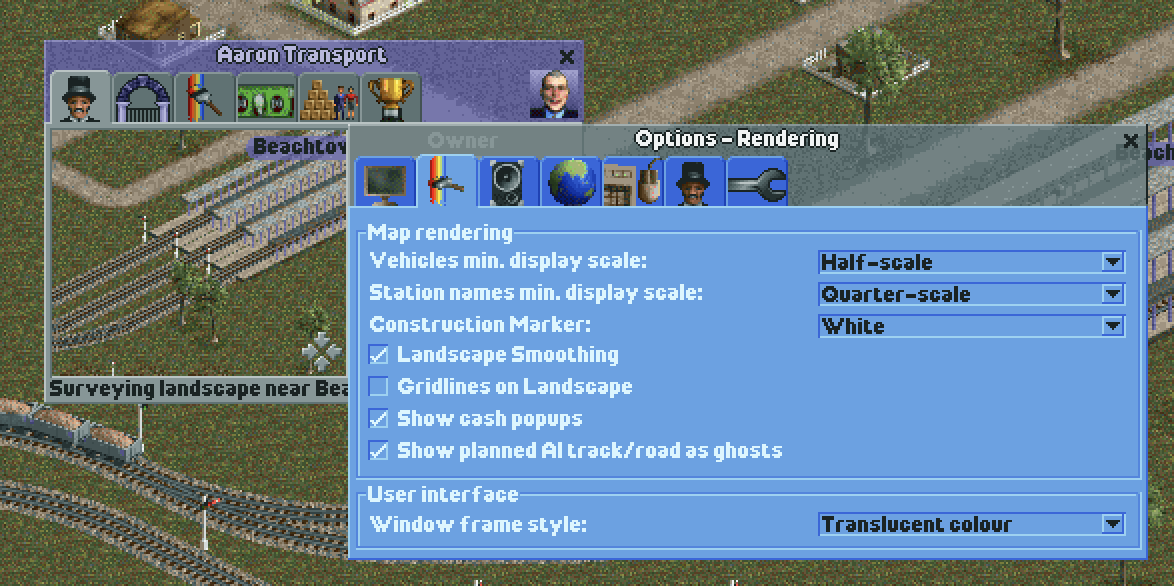Toggle the Landscape Smoothing checkbox
This screenshot has width=1174, height=586.
379,355
